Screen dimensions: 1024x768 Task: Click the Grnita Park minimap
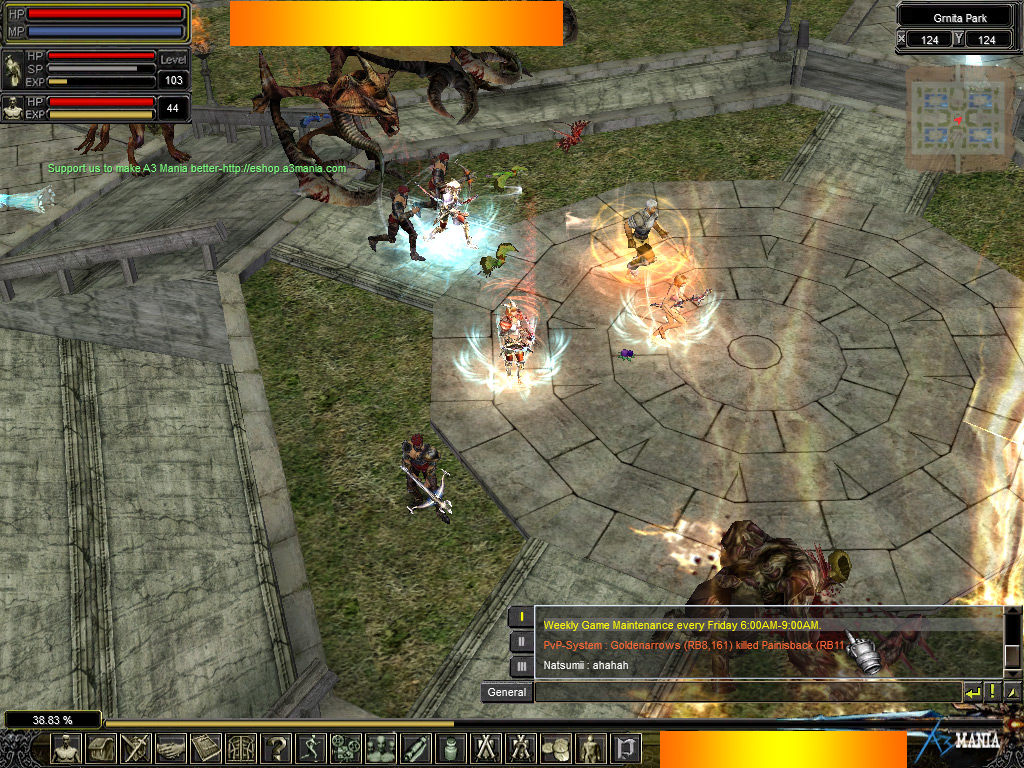tap(957, 119)
